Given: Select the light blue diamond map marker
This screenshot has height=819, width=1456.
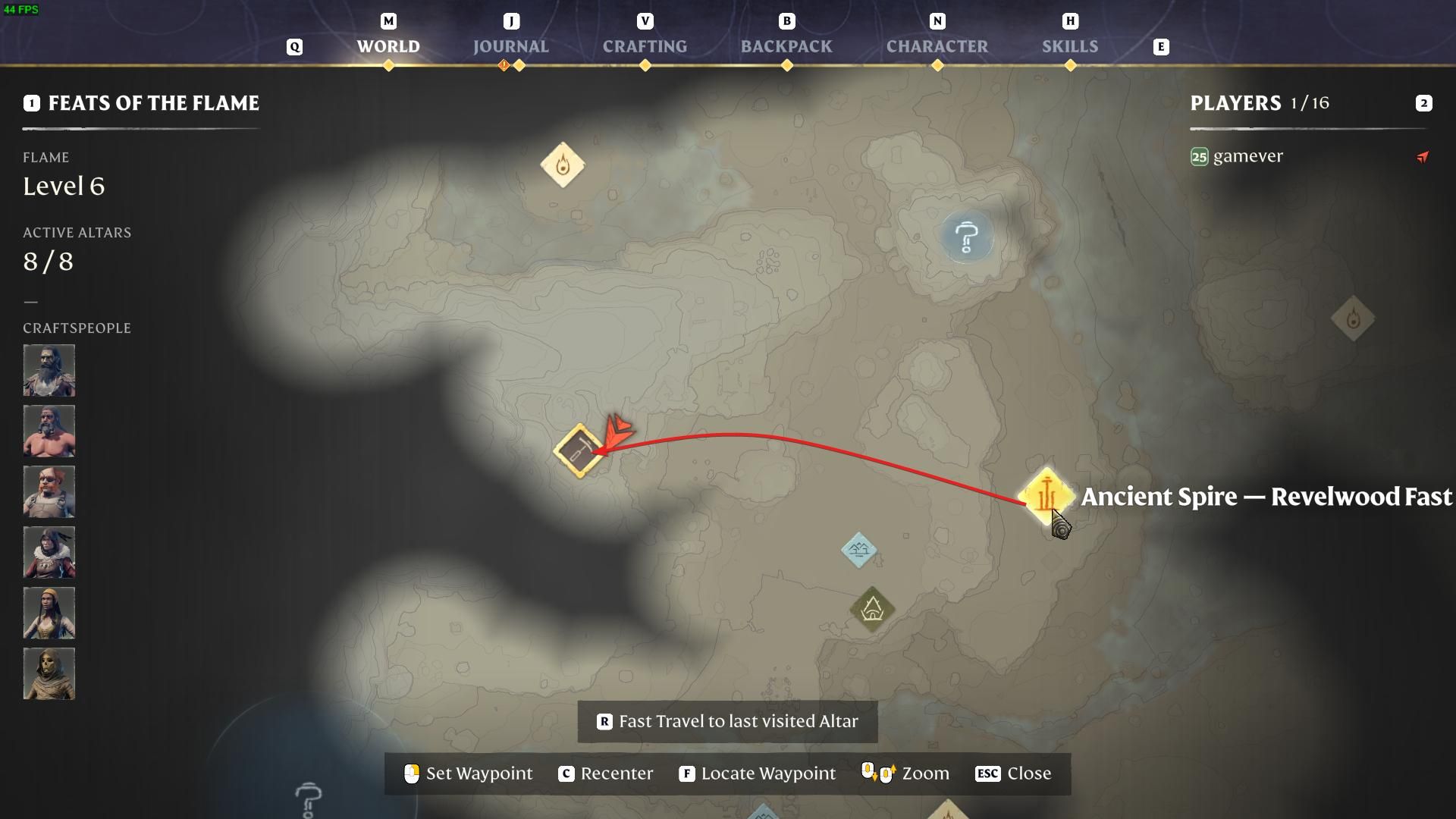Looking at the screenshot, I should pos(859,549).
